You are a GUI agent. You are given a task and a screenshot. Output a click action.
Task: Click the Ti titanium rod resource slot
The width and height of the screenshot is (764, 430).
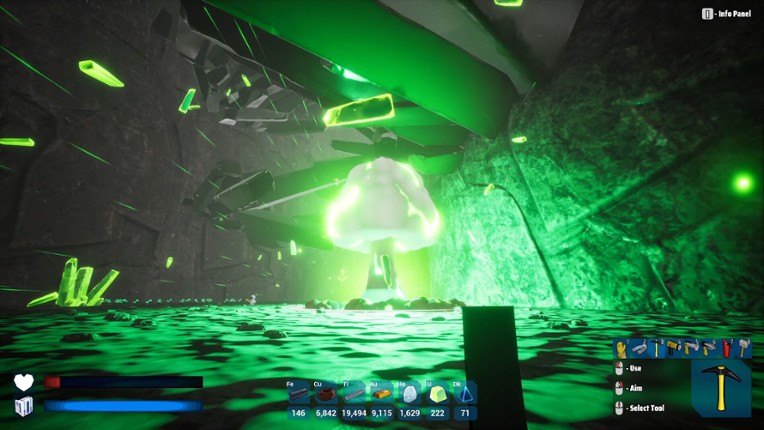tap(354, 395)
